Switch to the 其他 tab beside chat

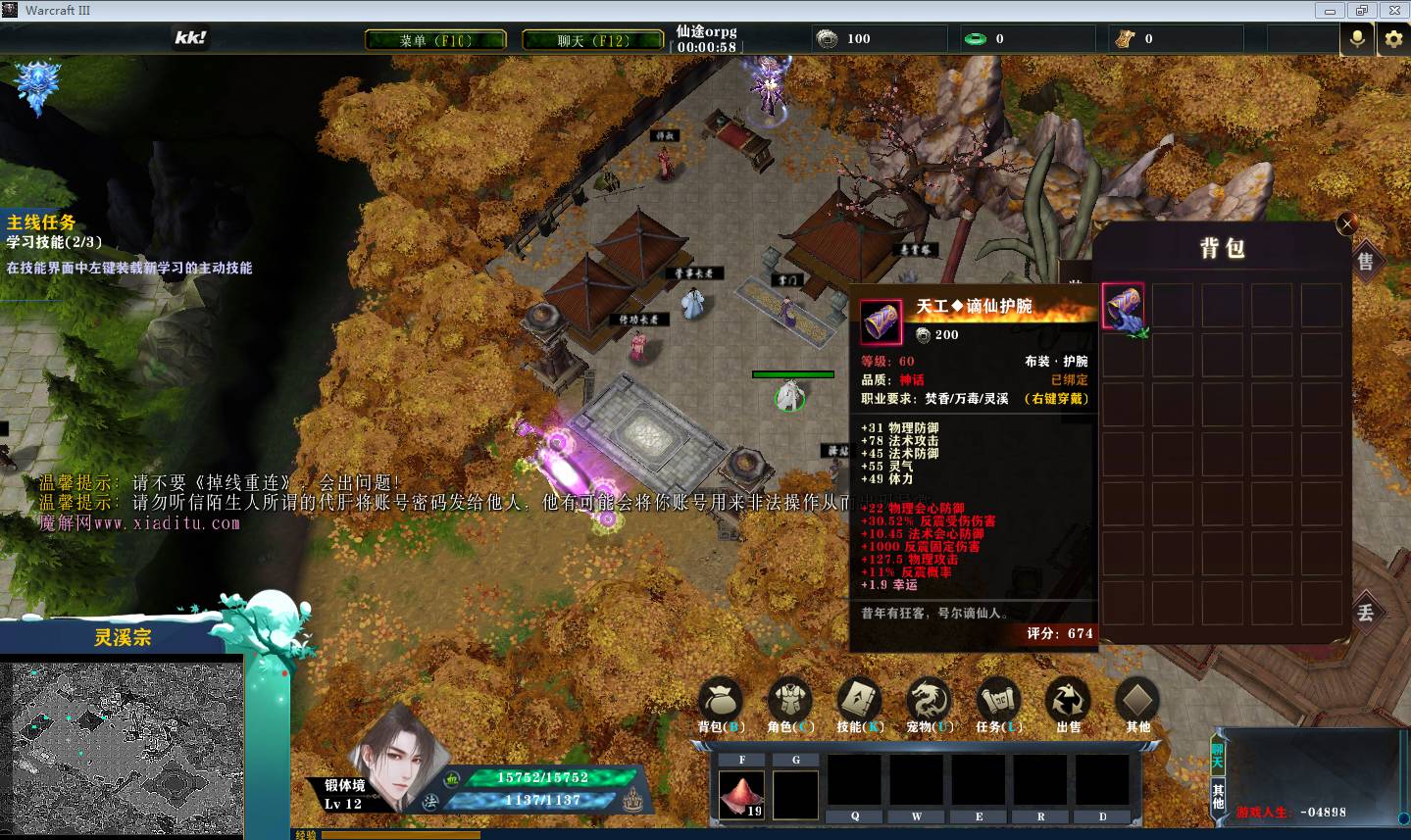point(1218,796)
